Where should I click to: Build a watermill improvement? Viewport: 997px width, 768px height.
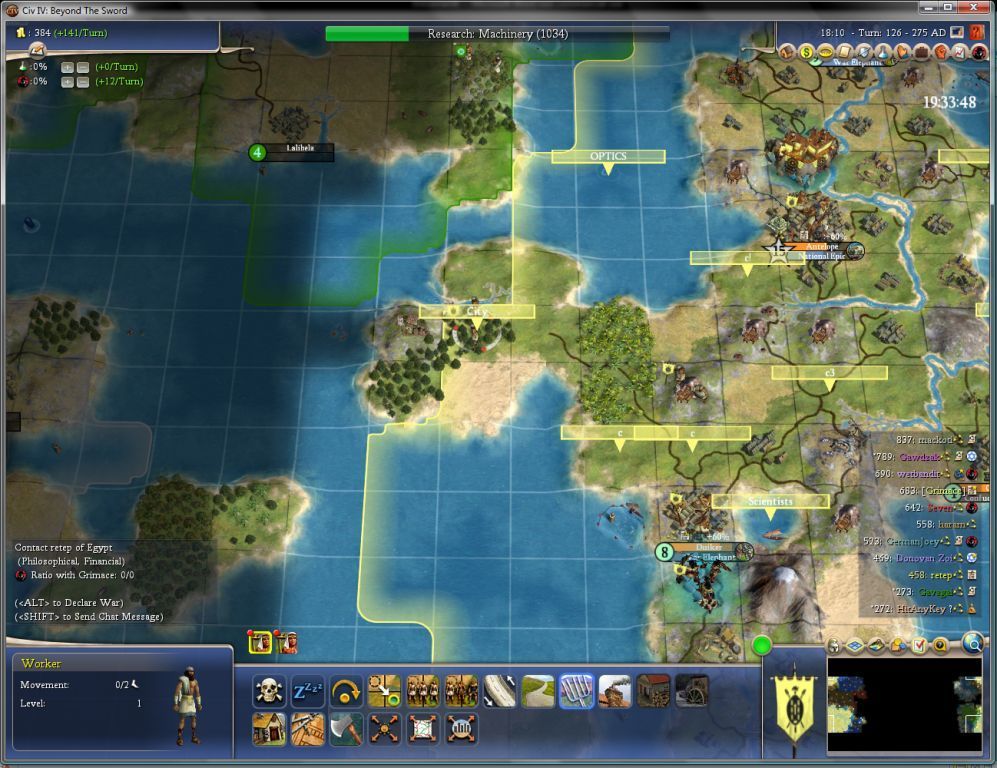point(691,691)
